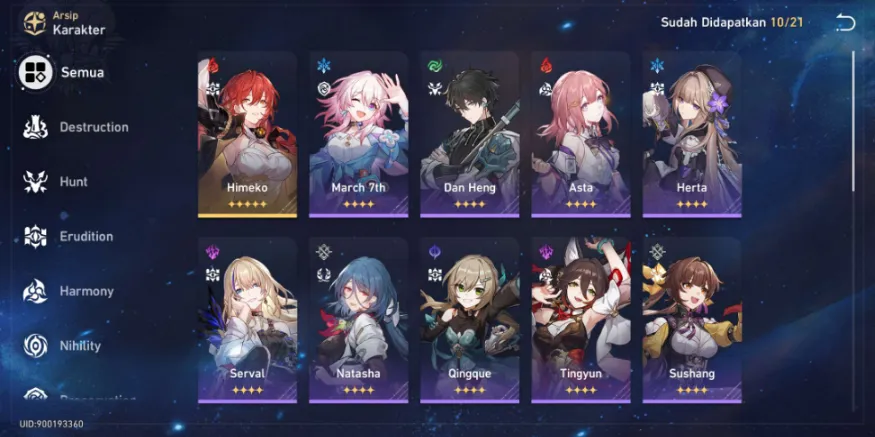Image resolution: width=875 pixels, height=437 pixels.
Task: Choose the Asta character card
Action: point(581,134)
